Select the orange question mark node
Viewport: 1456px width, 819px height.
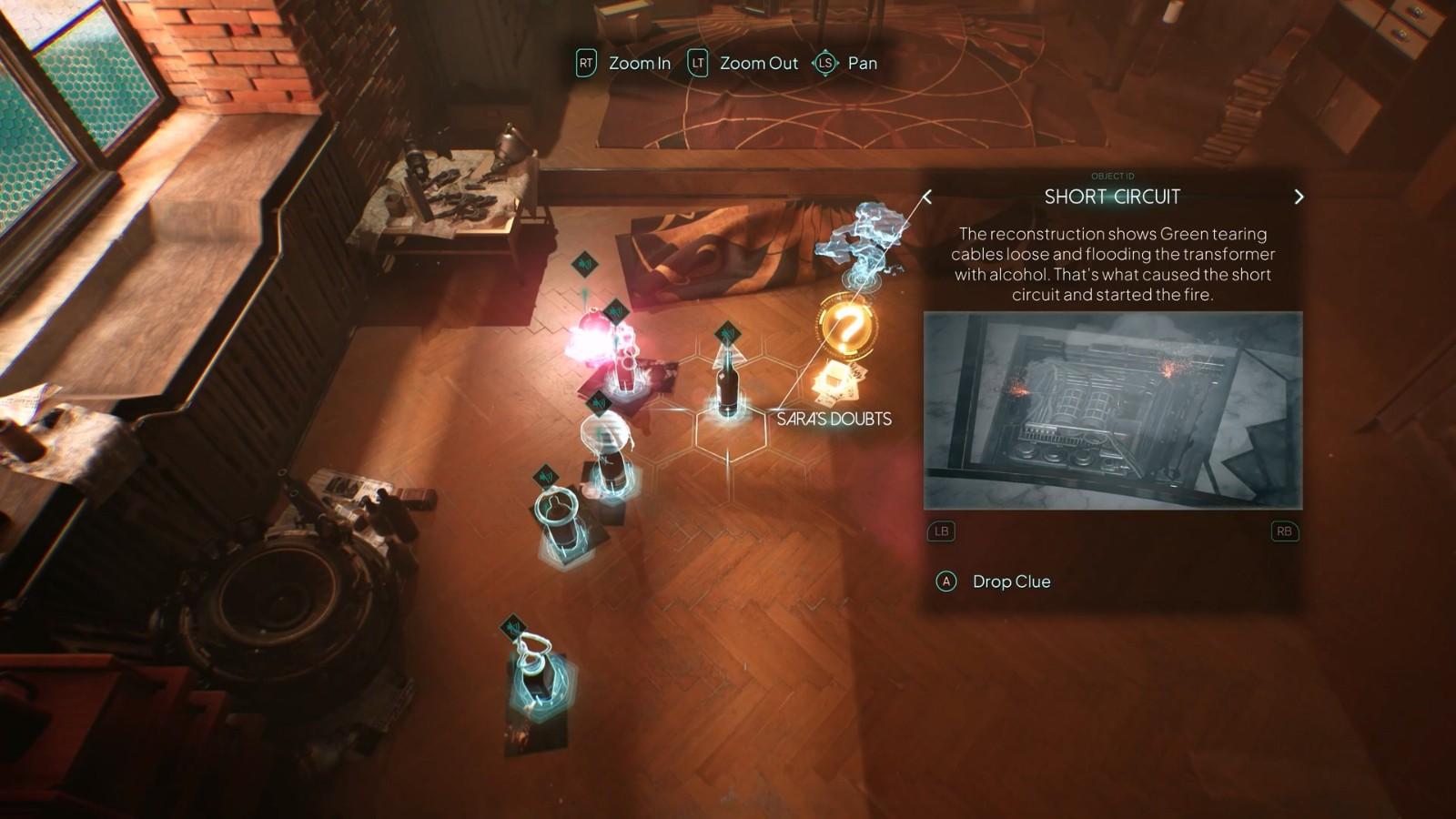click(846, 325)
